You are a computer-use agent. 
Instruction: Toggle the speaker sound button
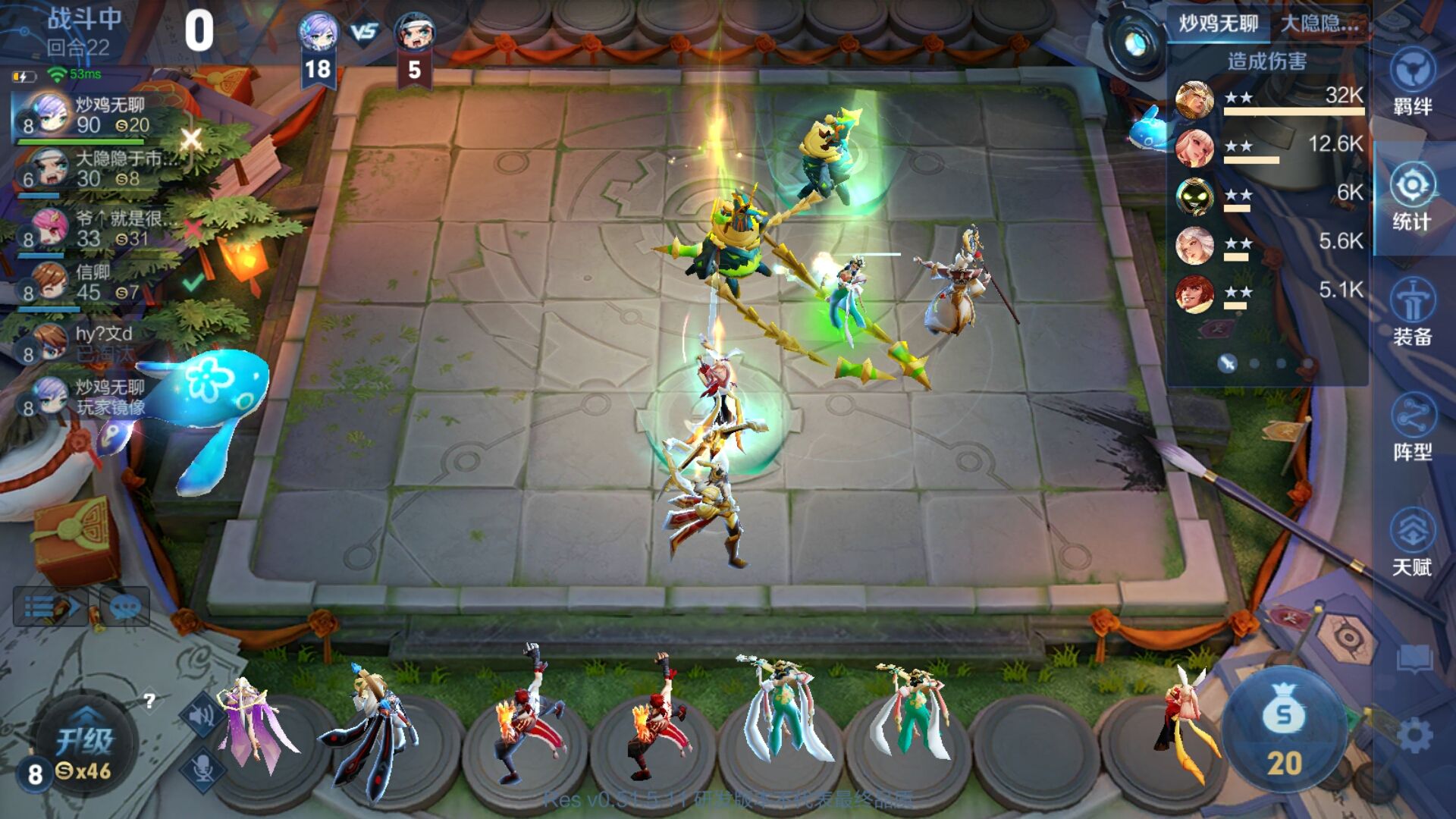pyautogui.click(x=202, y=714)
